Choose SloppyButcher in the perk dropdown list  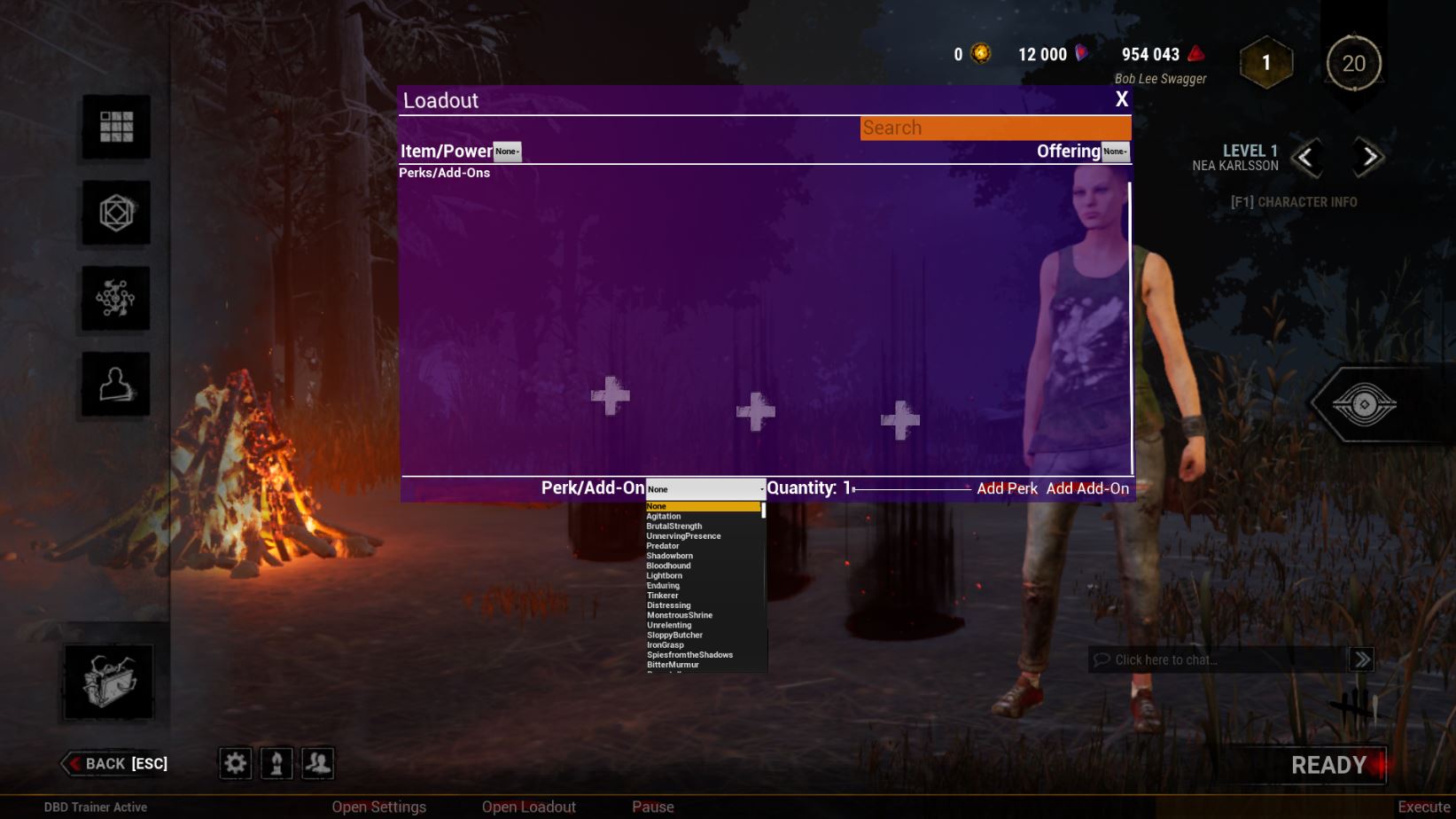[674, 635]
